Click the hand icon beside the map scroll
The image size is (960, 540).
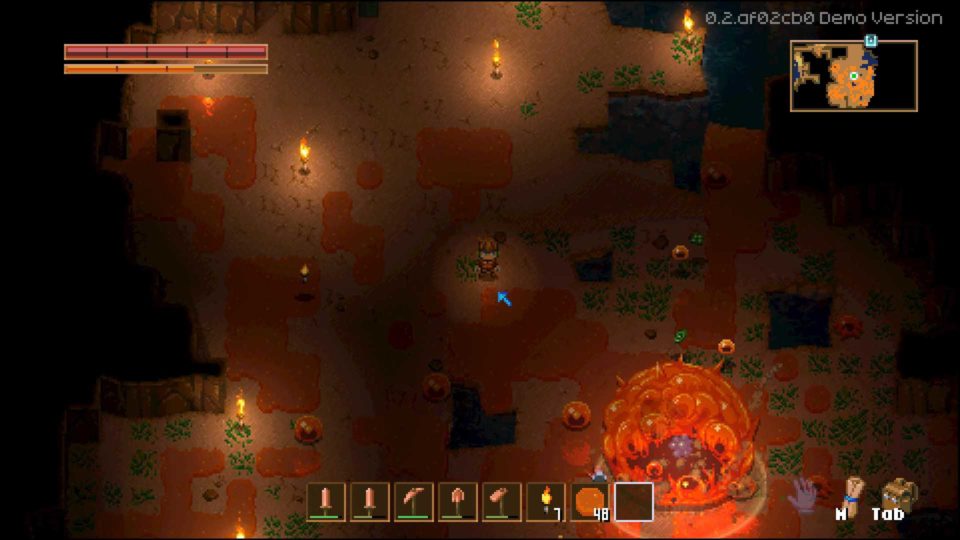(x=803, y=494)
